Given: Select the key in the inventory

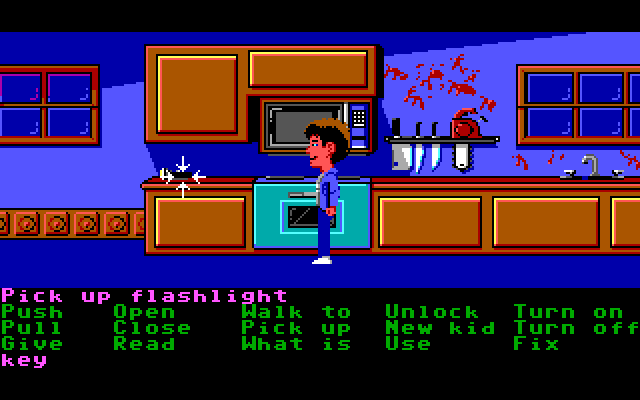Looking at the screenshot, I should (24, 360).
